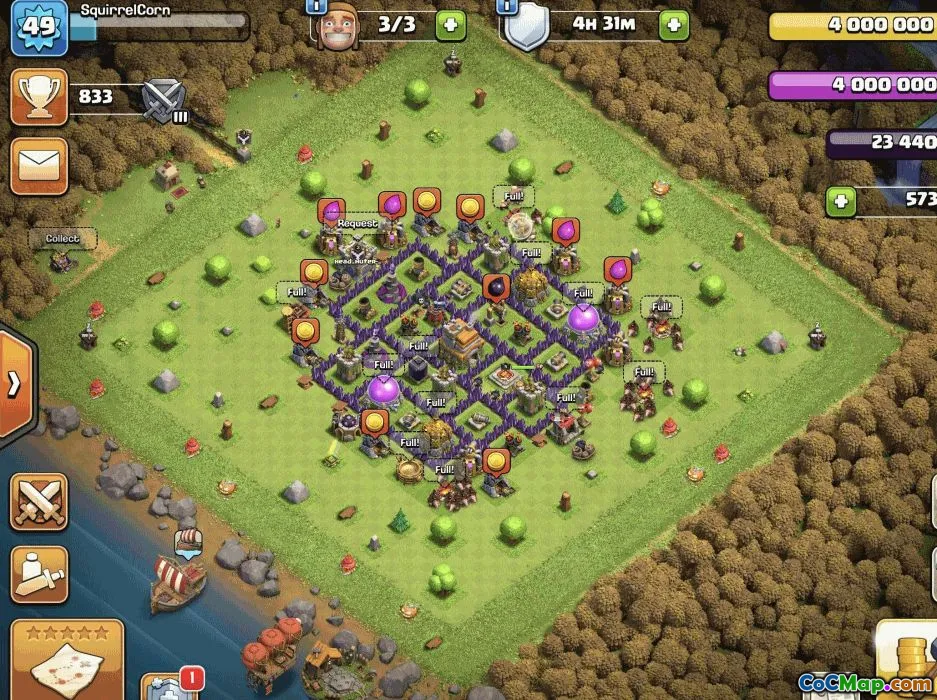Expand the orange side arrow tab
Image resolution: width=937 pixels, height=700 pixels.
pos(16,382)
